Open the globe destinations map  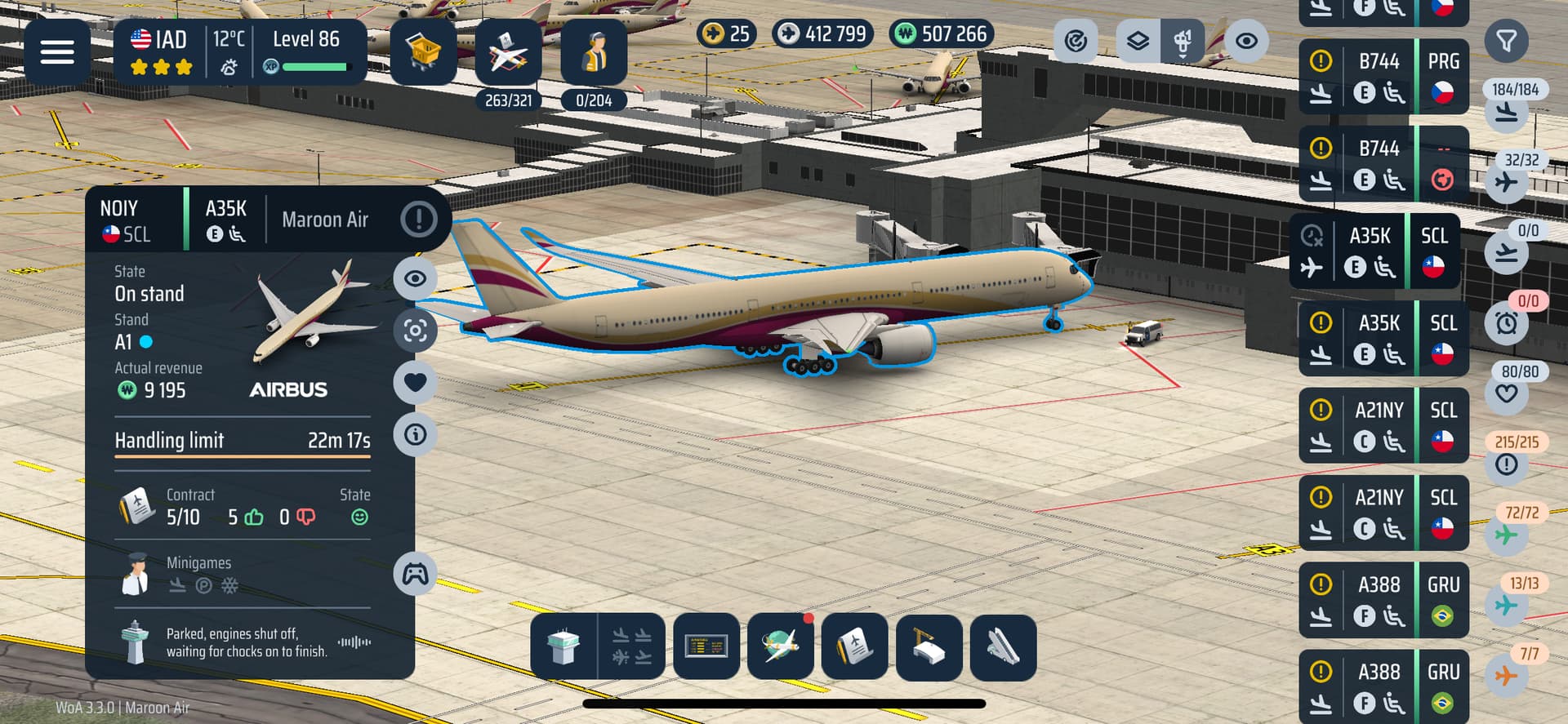(781, 646)
